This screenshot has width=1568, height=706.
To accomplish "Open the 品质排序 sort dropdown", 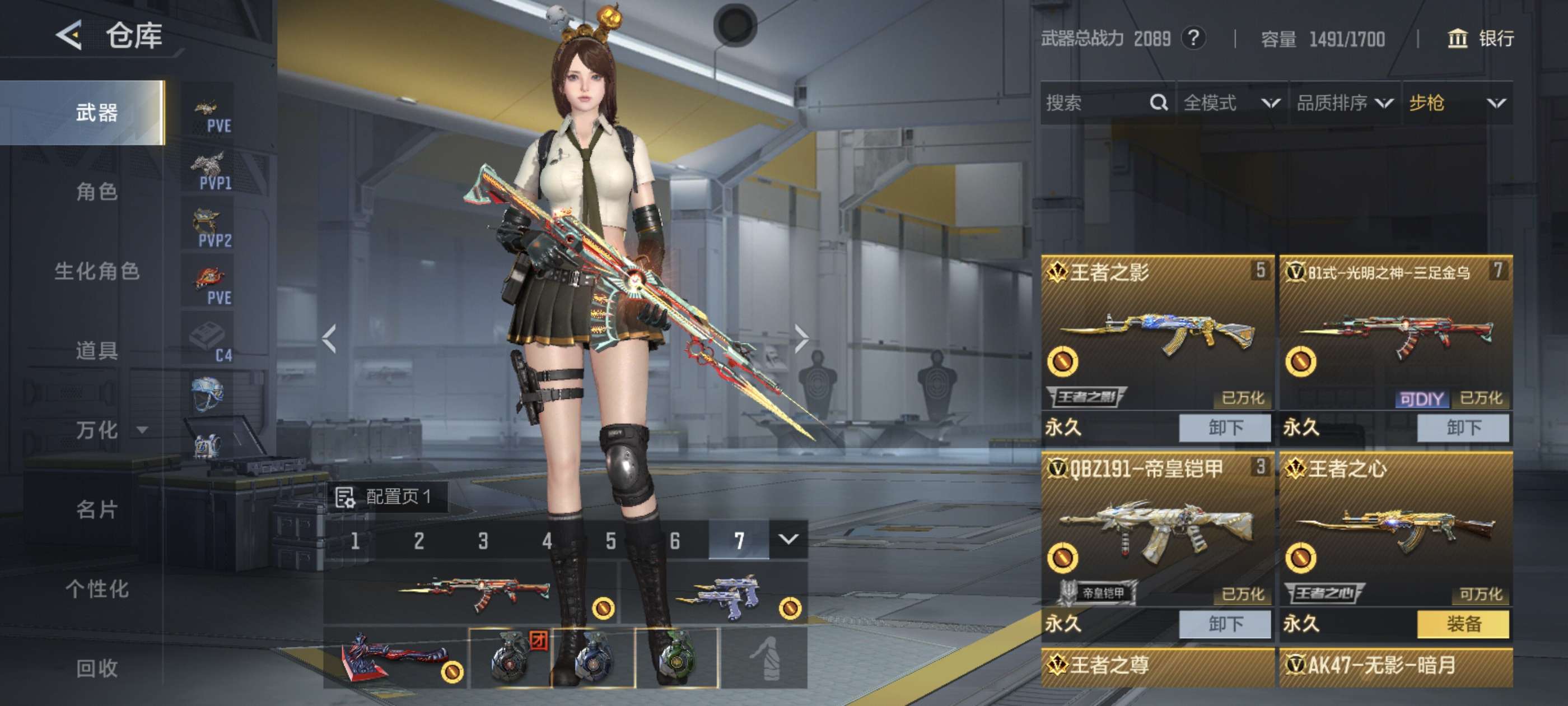I will pos(1344,103).
